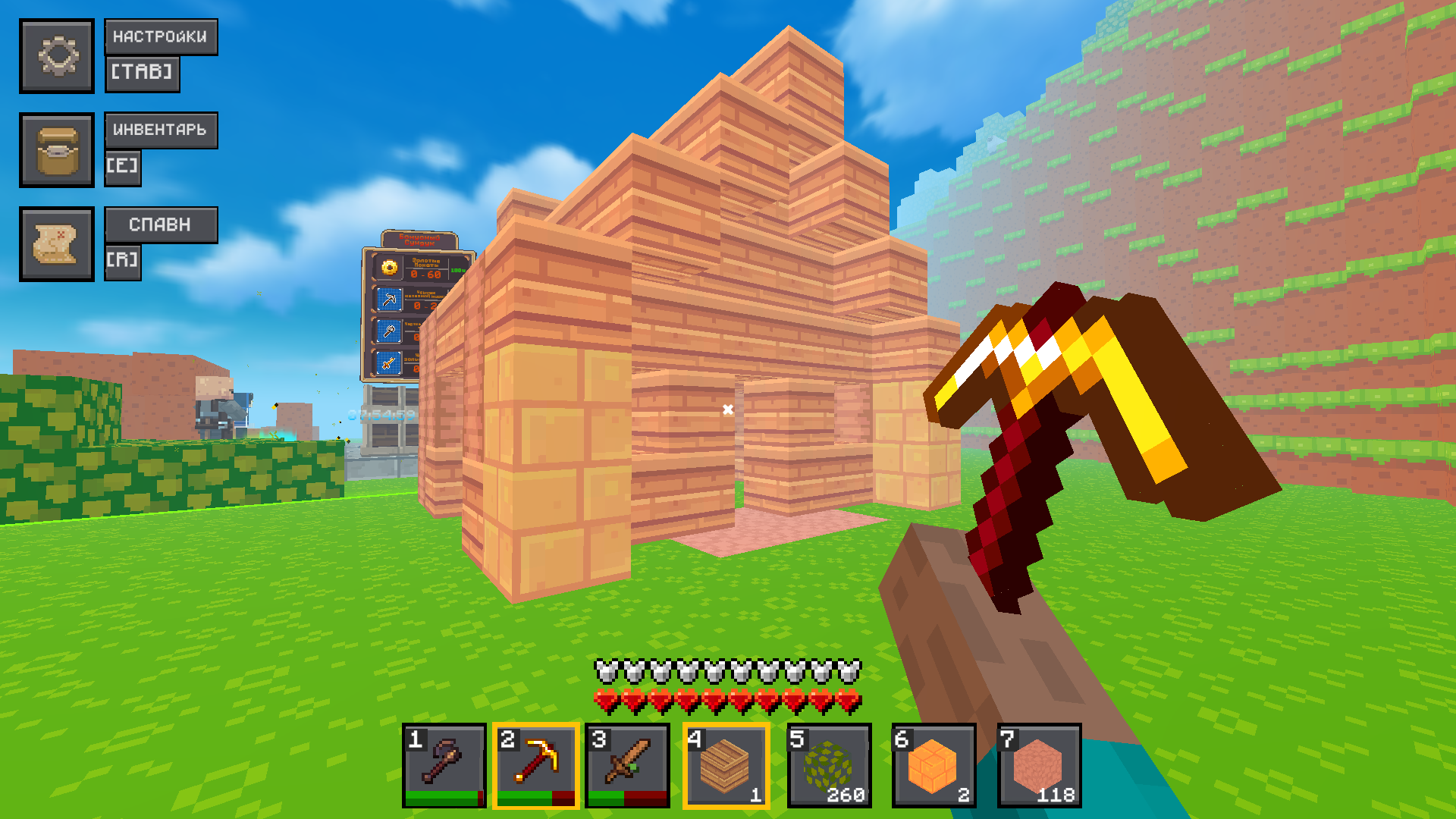Viewport: 1456px width, 819px height.
Task: Click the 100% label on the bonus chest board
Action: pos(457,269)
